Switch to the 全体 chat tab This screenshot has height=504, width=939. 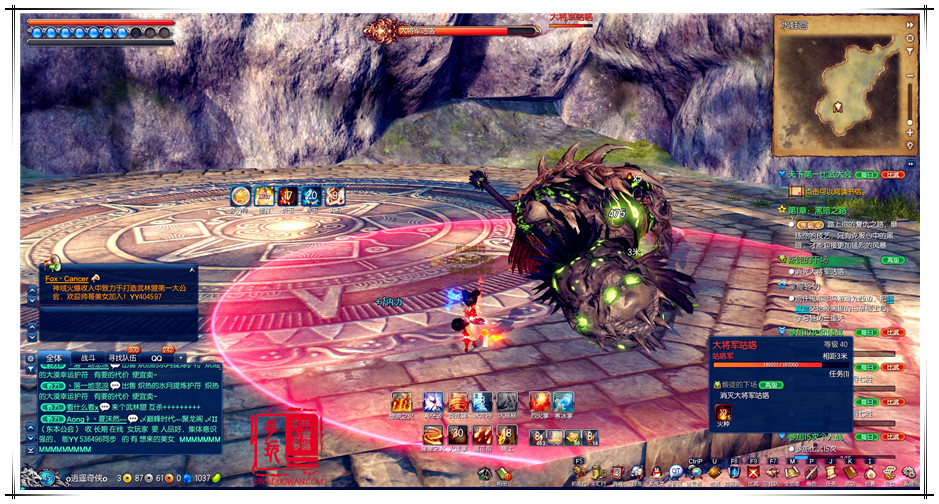coord(54,357)
